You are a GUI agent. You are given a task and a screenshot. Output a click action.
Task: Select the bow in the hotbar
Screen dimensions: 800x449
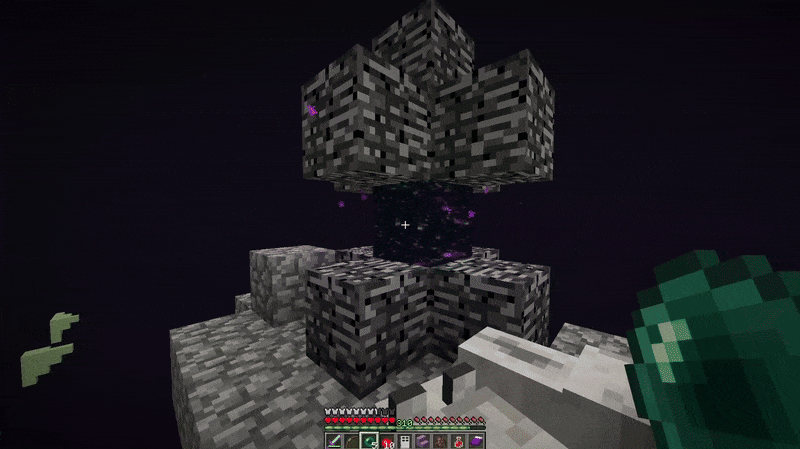click(351, 440)
